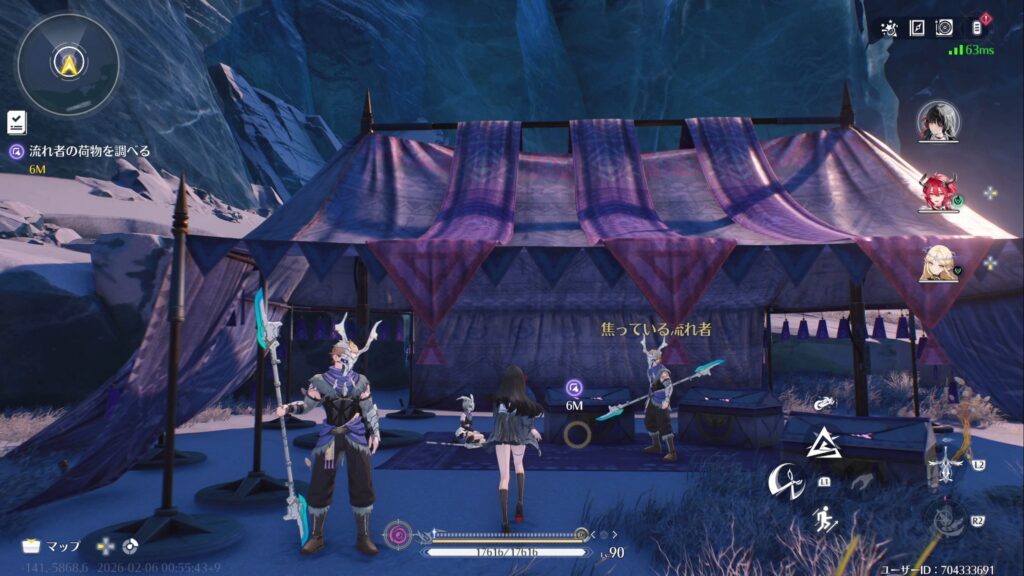Click the purple quest waypoint marker

click(574, 387)
